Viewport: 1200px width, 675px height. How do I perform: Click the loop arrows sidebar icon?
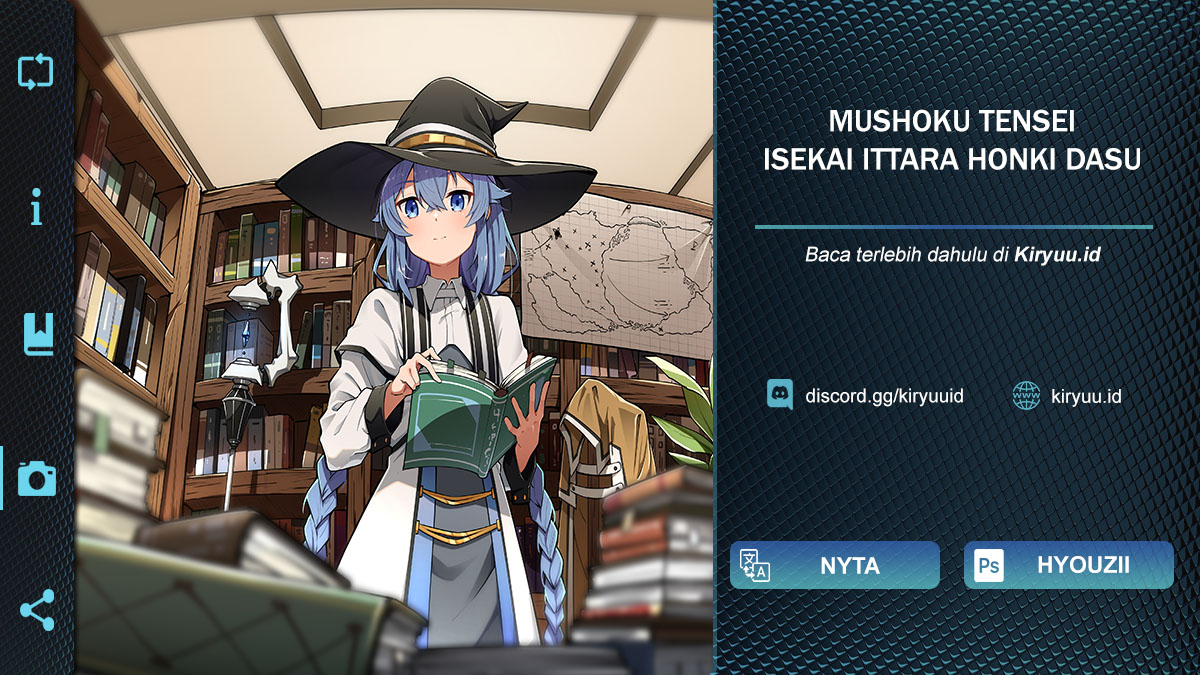tap(36, 72)
